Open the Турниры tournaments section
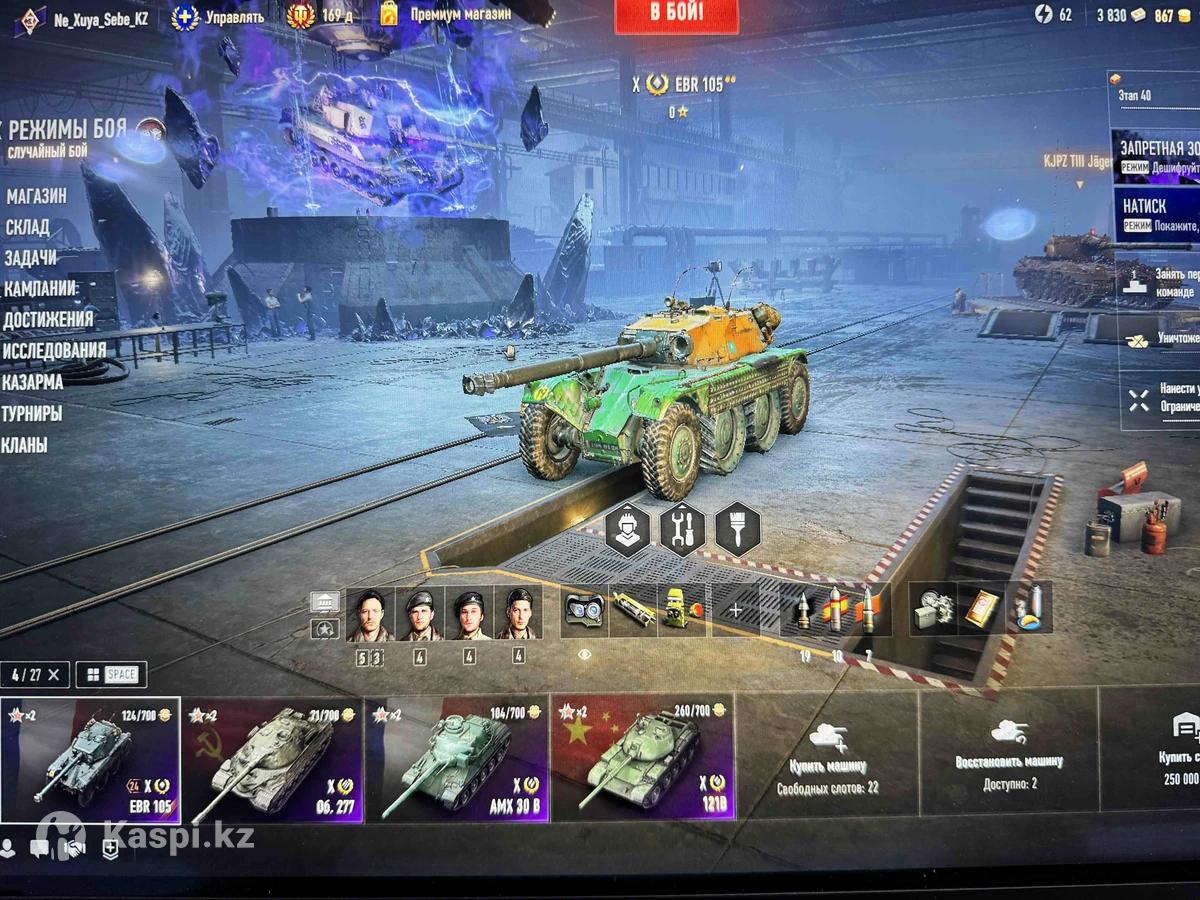Screen dimensions: 1200x900 click(x=32, y=413)
